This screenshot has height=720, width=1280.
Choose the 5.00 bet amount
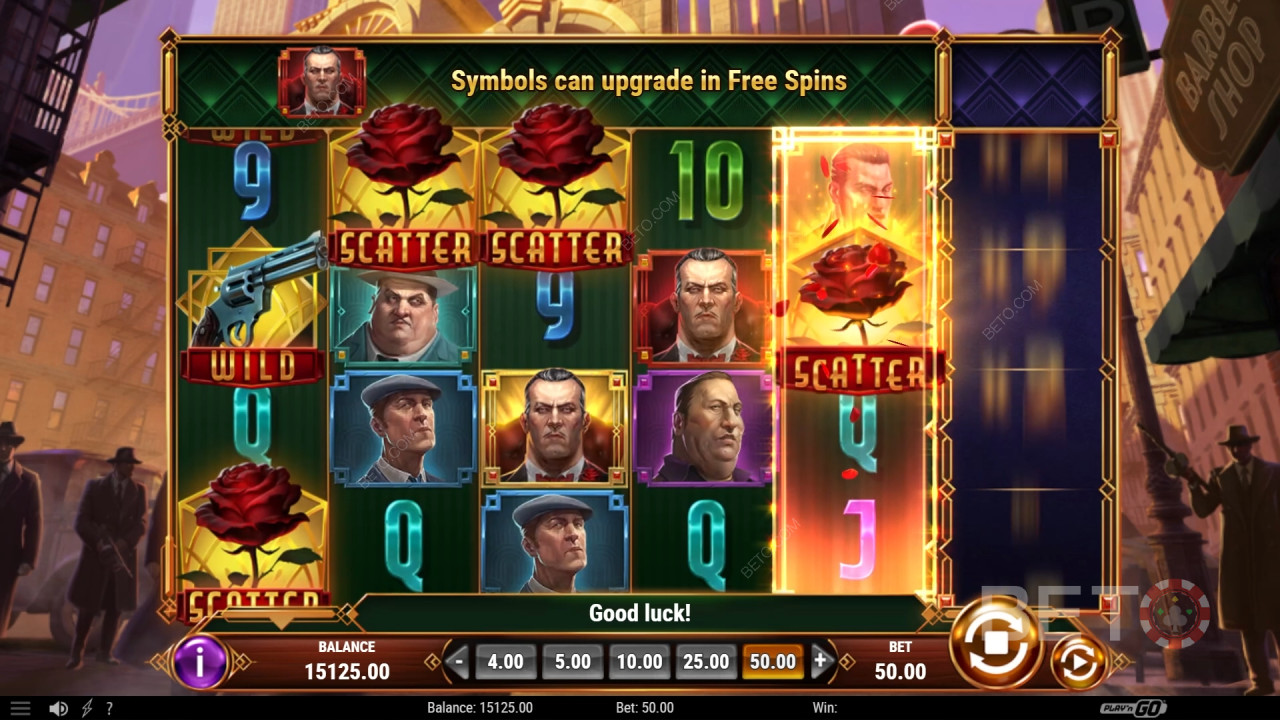(x=573, y=661)
